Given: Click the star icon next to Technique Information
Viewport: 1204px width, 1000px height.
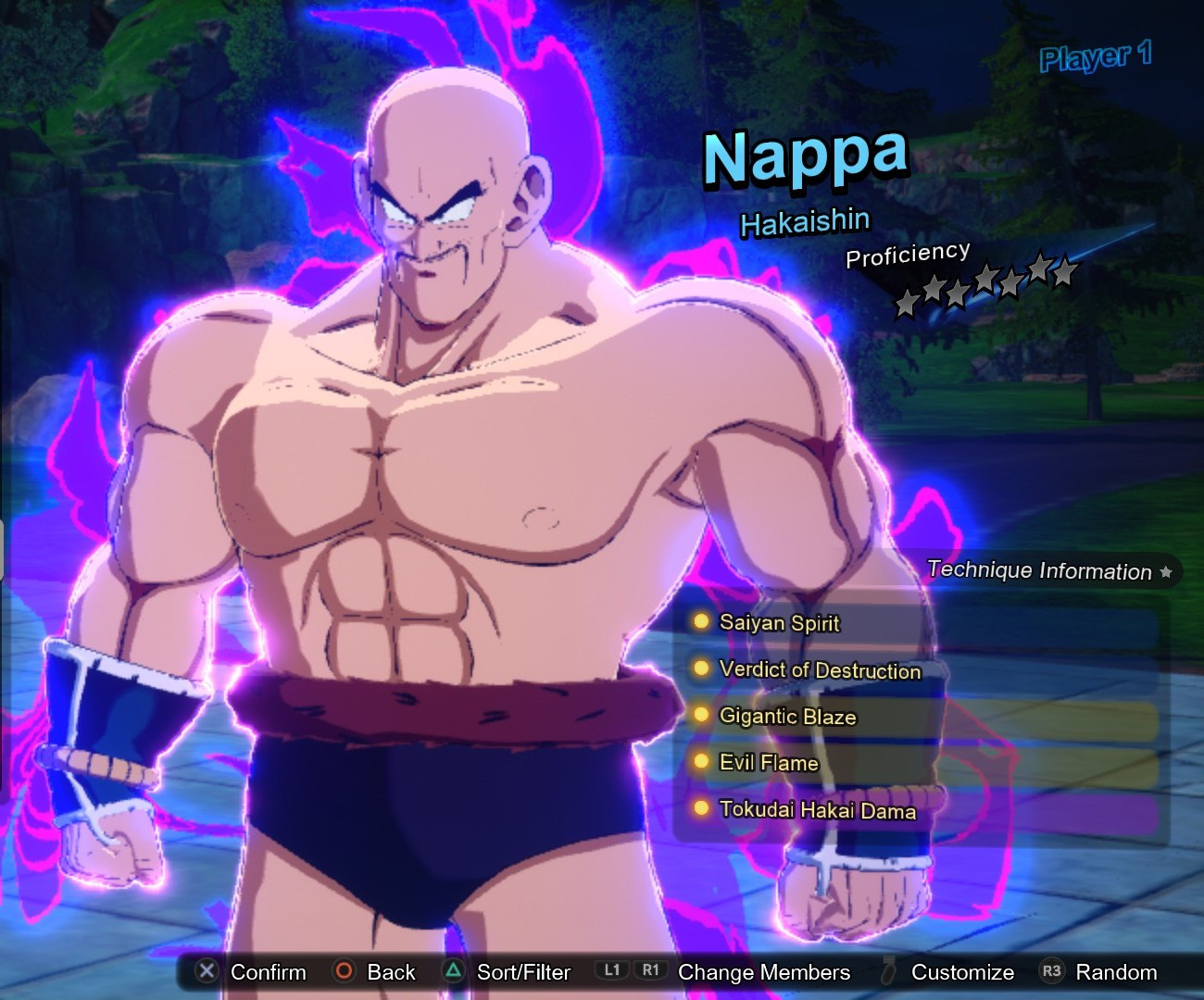Looking at the screenshot, I should (1167, 572).
